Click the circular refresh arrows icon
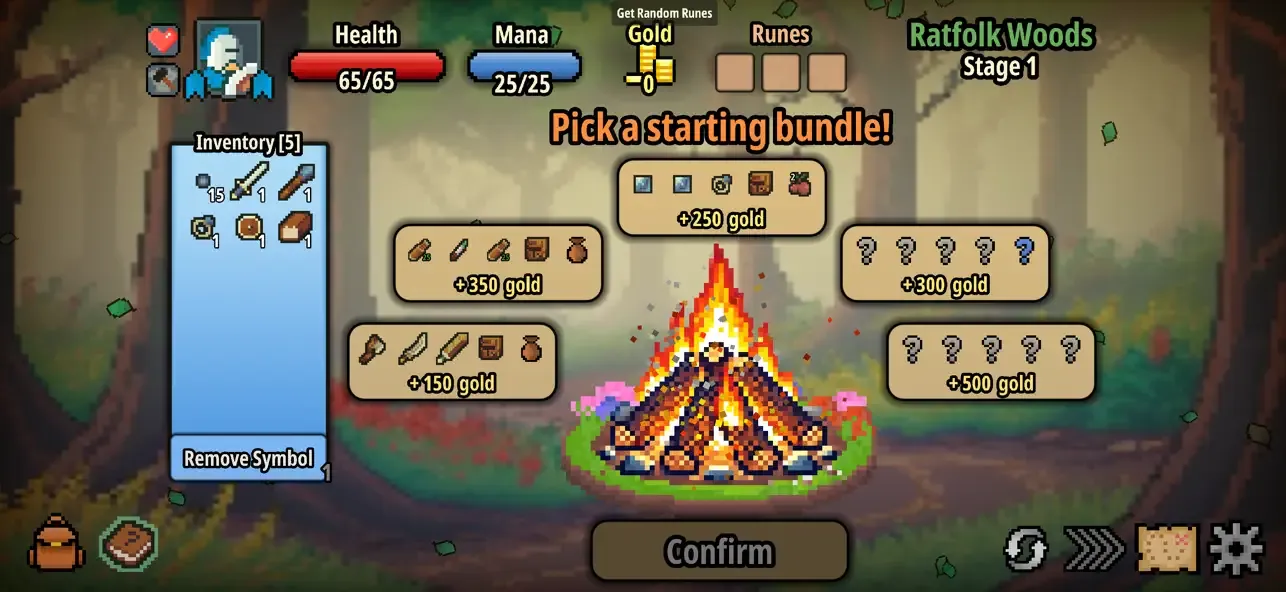1286x592 pixels. 1026,549
